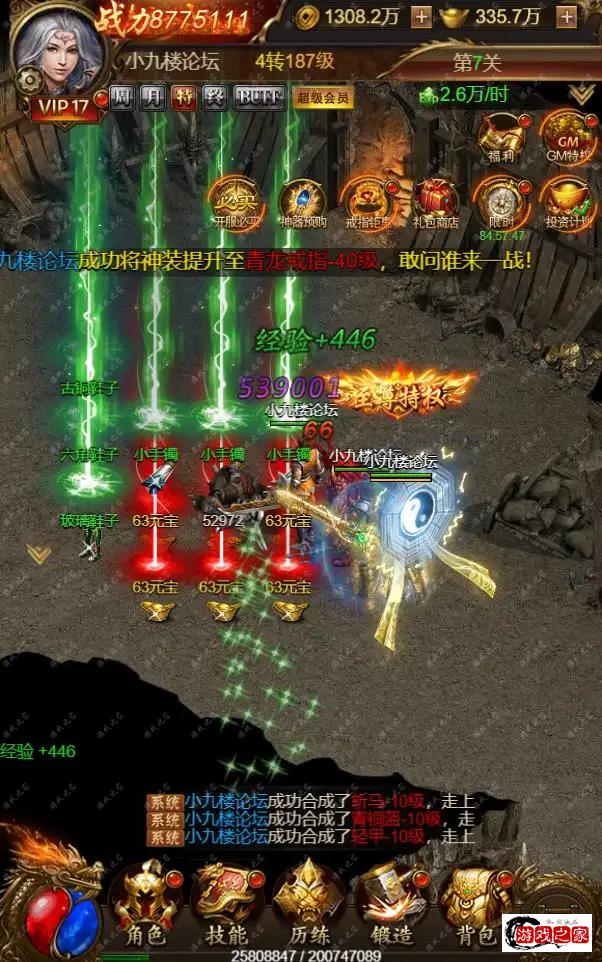The image size is (602, 962).
Task: Add gold coins with the plus button
Action: pyautogui.click(x=422, y=16)
